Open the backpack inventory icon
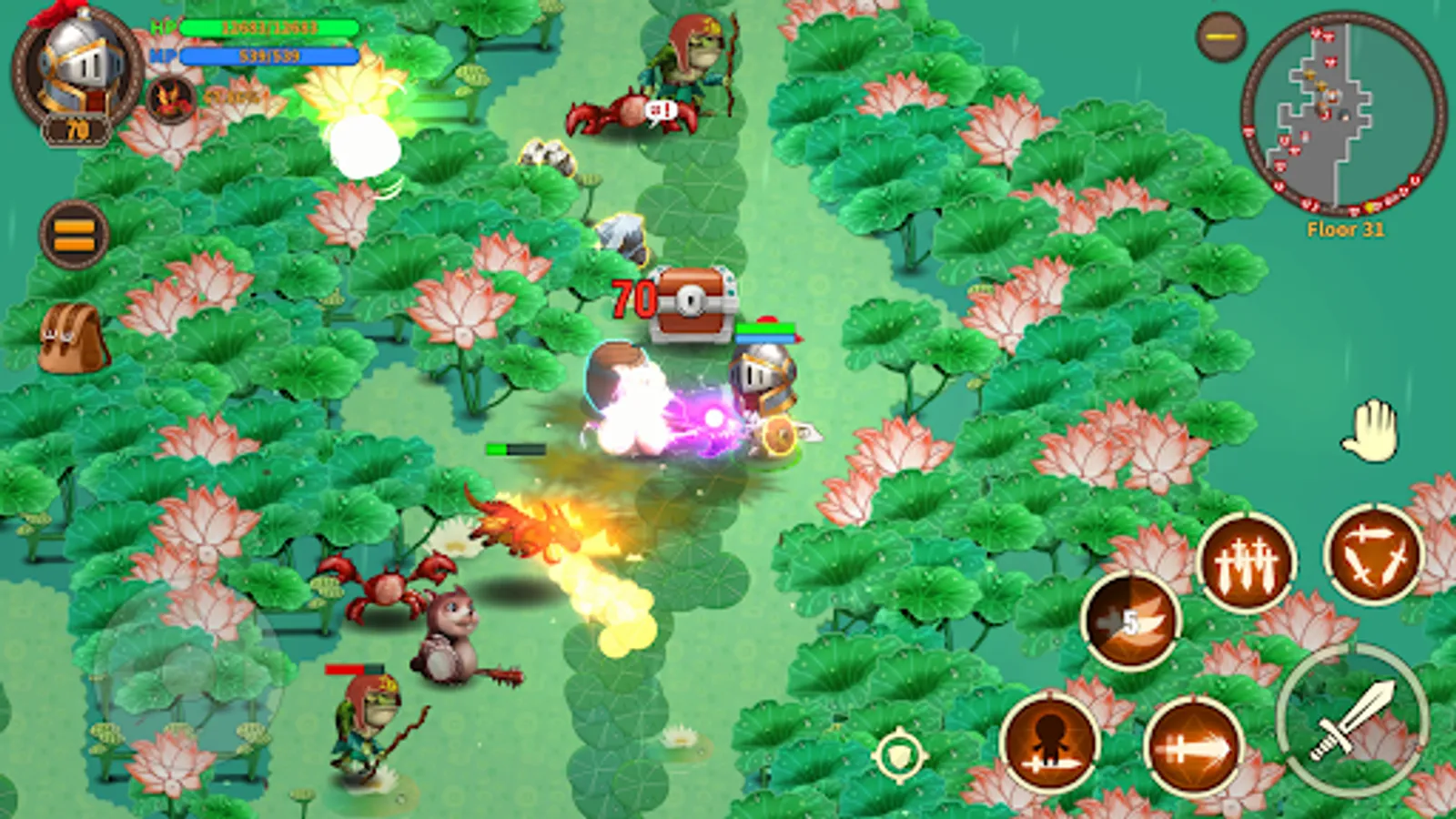Image resolution: width=1456 pixels, height=819 pixels. point(71,337)
